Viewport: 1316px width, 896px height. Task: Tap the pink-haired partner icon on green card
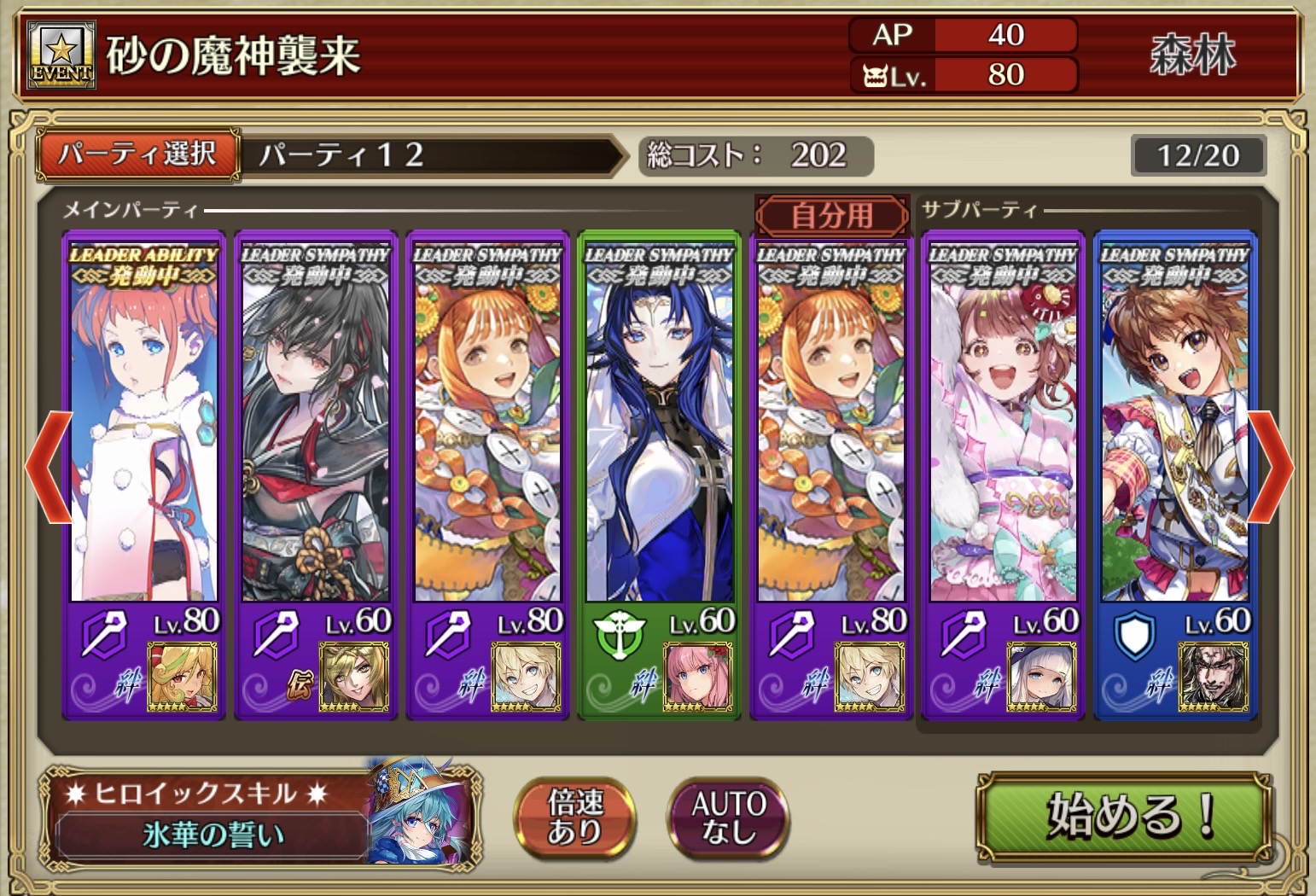(697, 678)
